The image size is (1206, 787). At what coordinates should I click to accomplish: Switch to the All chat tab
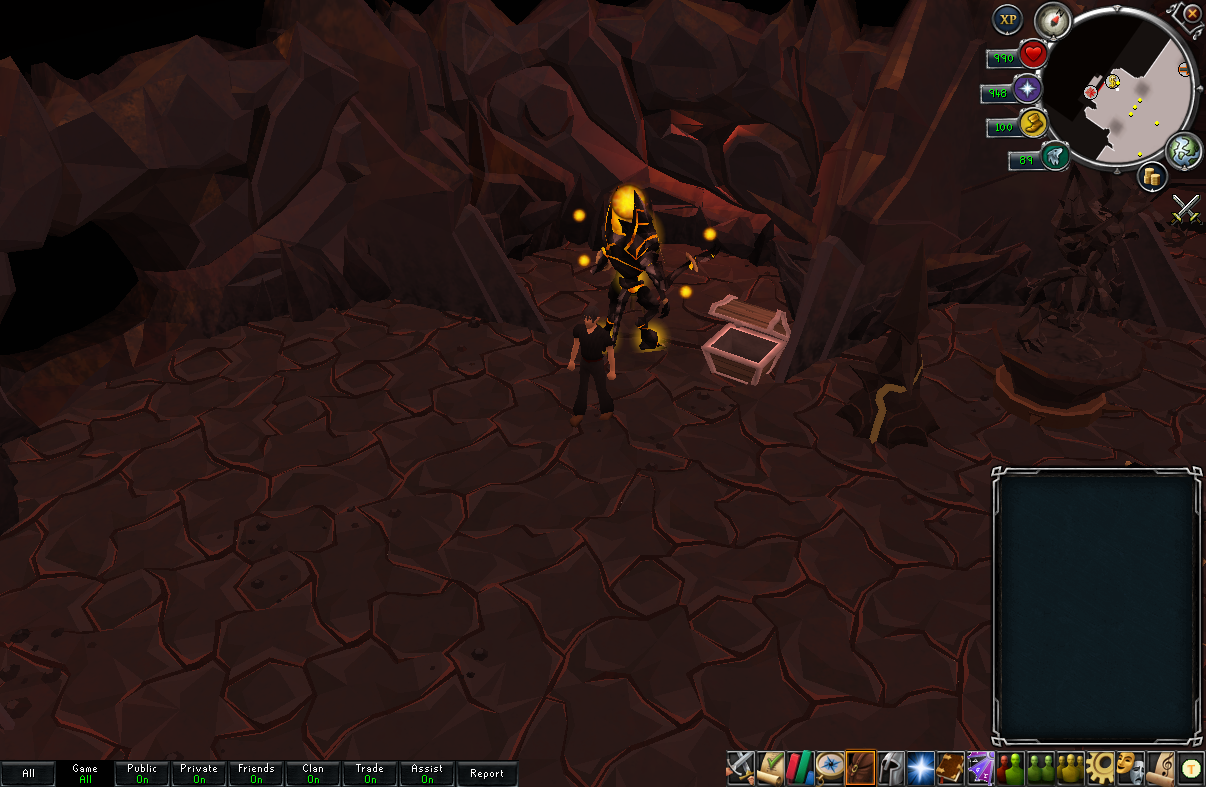point(28,773)
